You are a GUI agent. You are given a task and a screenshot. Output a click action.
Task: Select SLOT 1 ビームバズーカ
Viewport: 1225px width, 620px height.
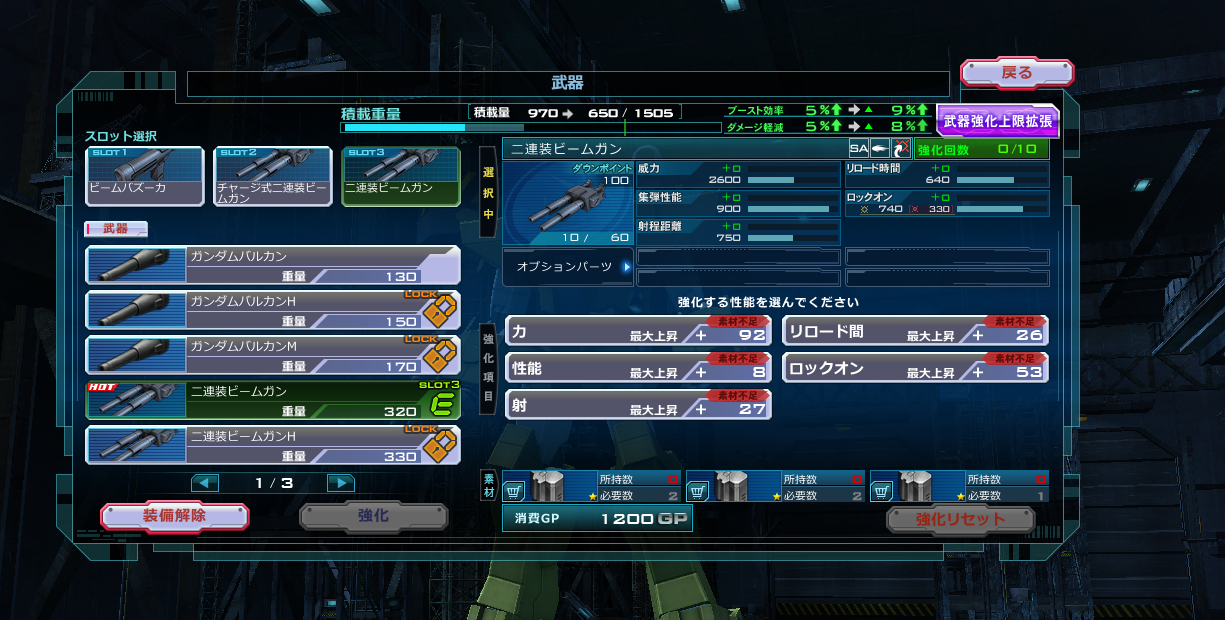[144, 177]
